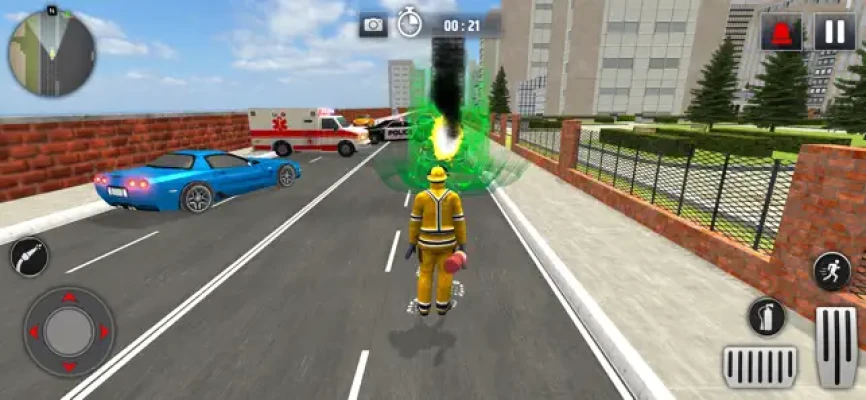Tap the tall accelerator pedal
866x400 pixels.
pos(836,346)
